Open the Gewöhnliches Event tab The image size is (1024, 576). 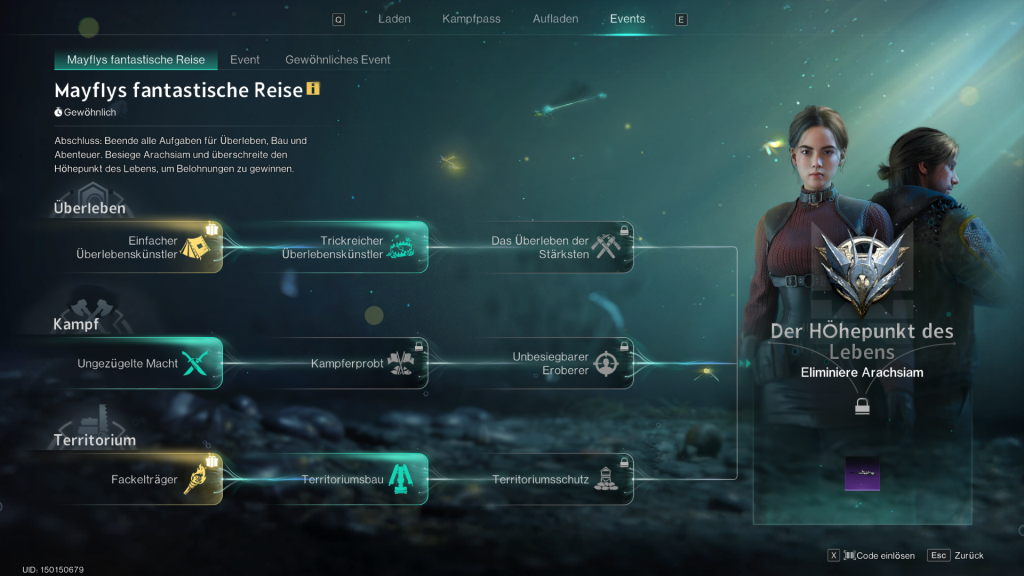click(337, 60)
